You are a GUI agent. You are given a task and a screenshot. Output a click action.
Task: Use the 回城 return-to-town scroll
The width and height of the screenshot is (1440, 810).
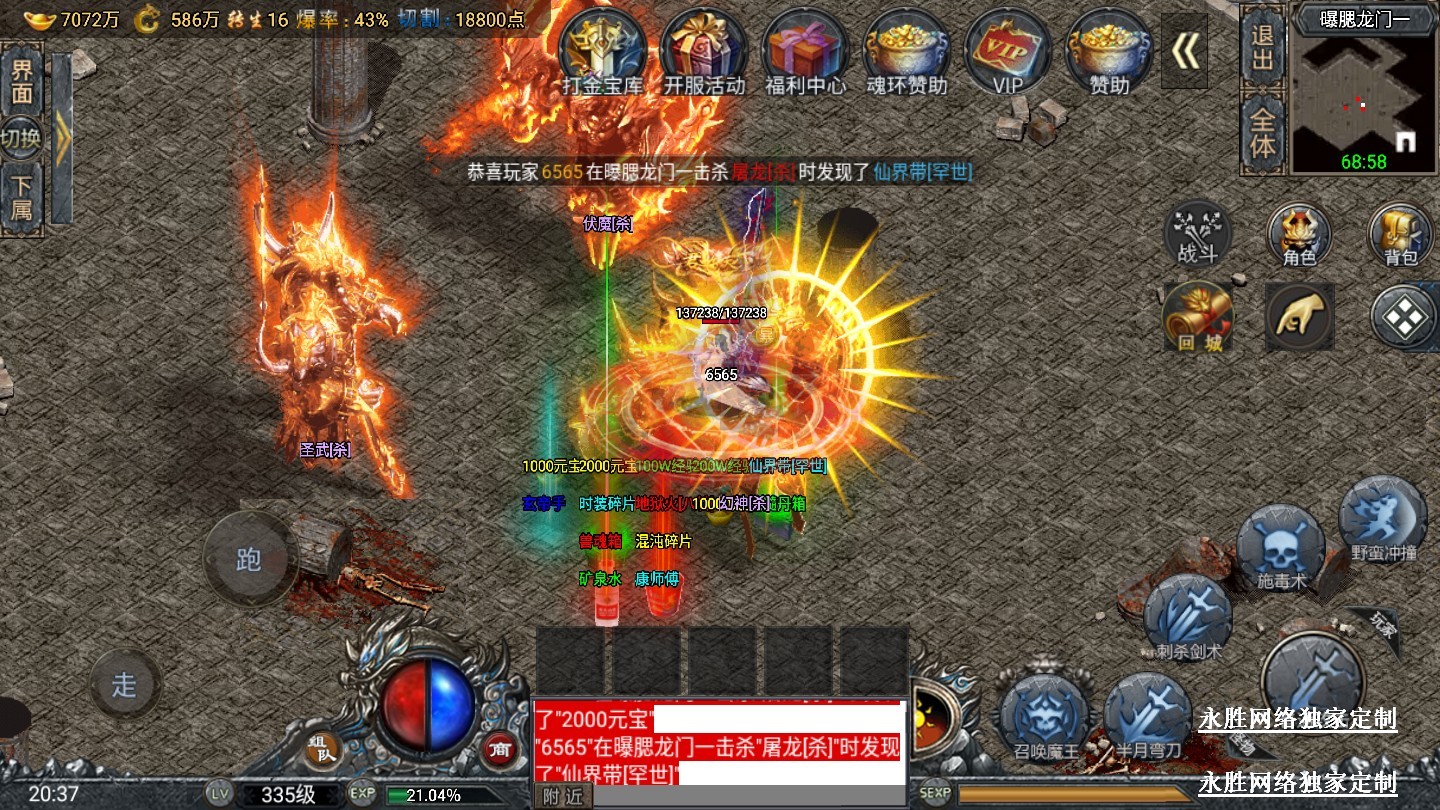pos(1198,316)
